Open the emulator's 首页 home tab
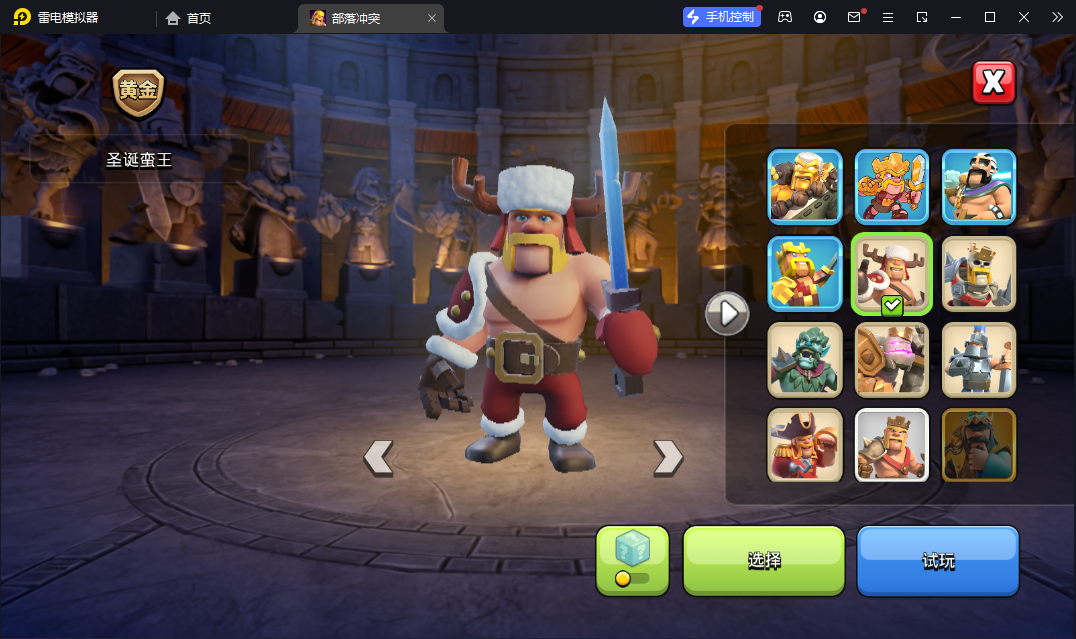This screenshot has width=1076, height=639. click(x=189, y=17)
